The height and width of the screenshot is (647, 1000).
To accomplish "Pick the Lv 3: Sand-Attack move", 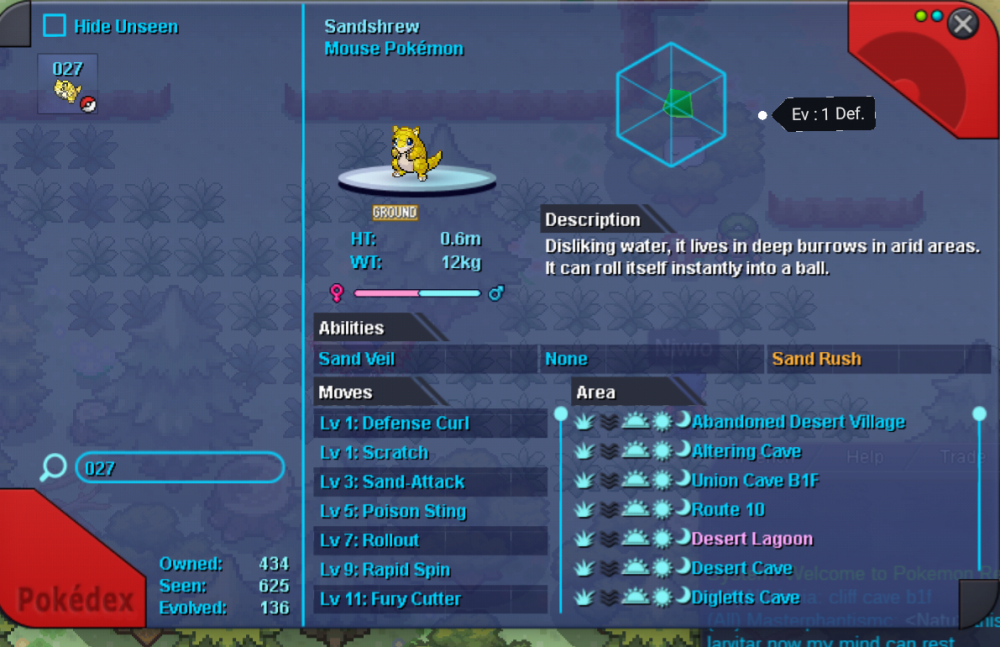I will pyautogui.click(x=392, y=482).
